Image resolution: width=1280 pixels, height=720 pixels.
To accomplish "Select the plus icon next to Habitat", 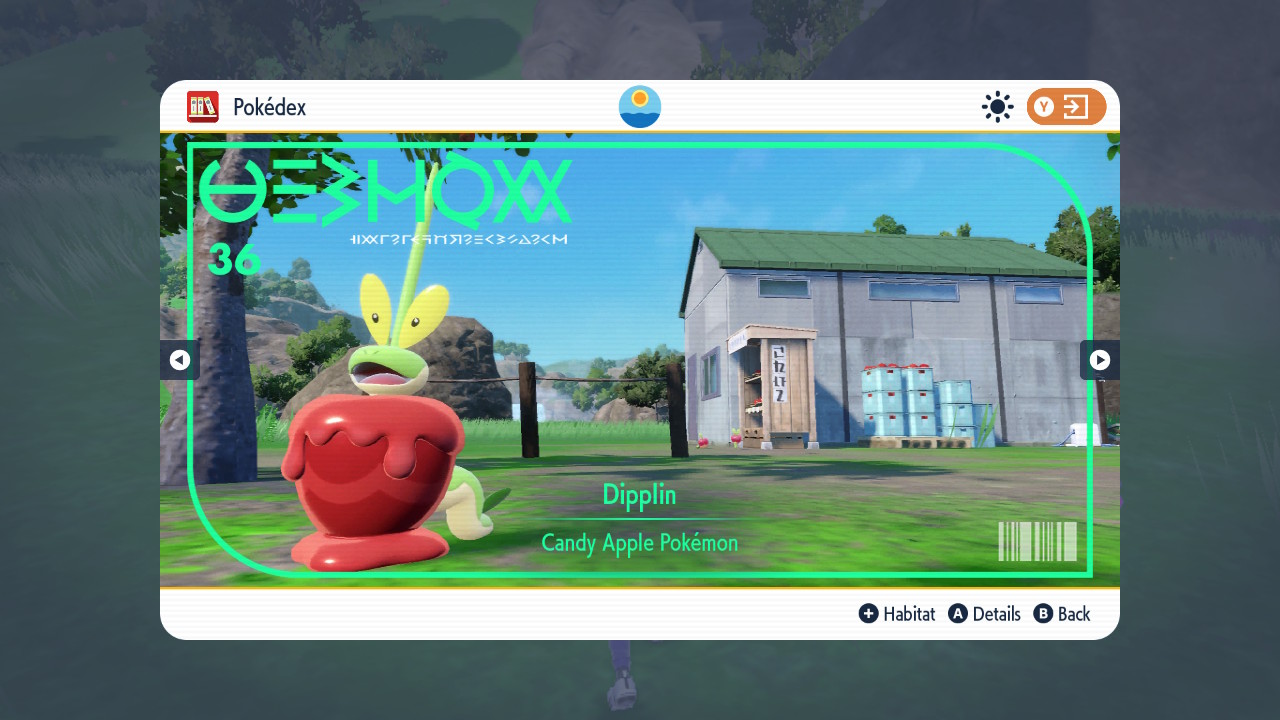I will tap(869, 614).
